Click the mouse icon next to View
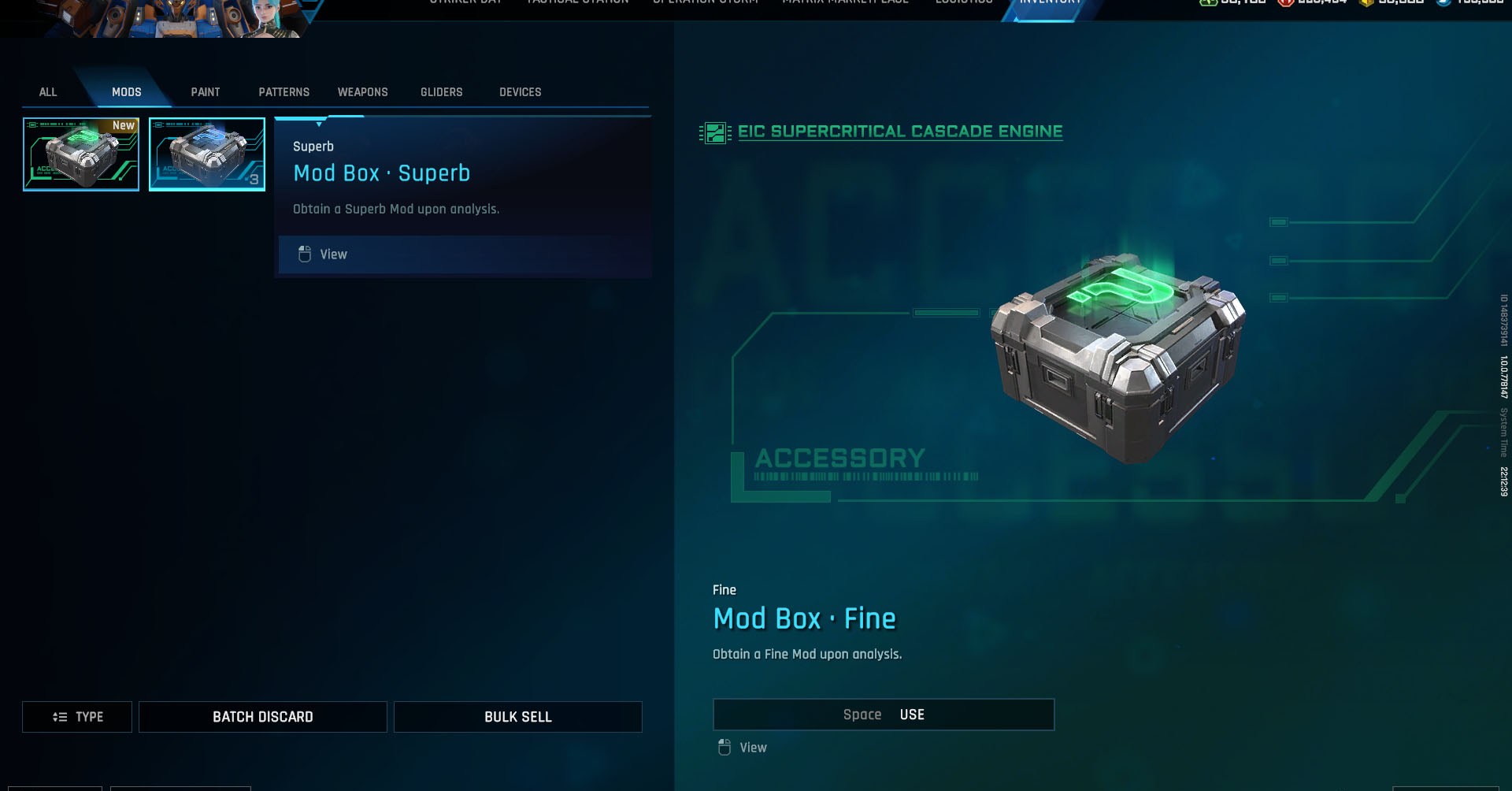Viewport: 1512px width, 791px height. pyautogui.click(x=303, y=254)
